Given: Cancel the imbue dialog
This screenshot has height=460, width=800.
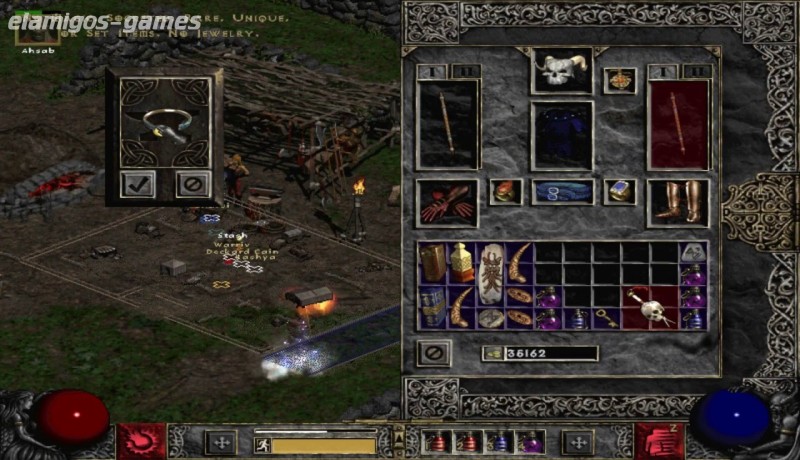Looking at the screenshot, I should pyautogui.click(x=190, y=184).
